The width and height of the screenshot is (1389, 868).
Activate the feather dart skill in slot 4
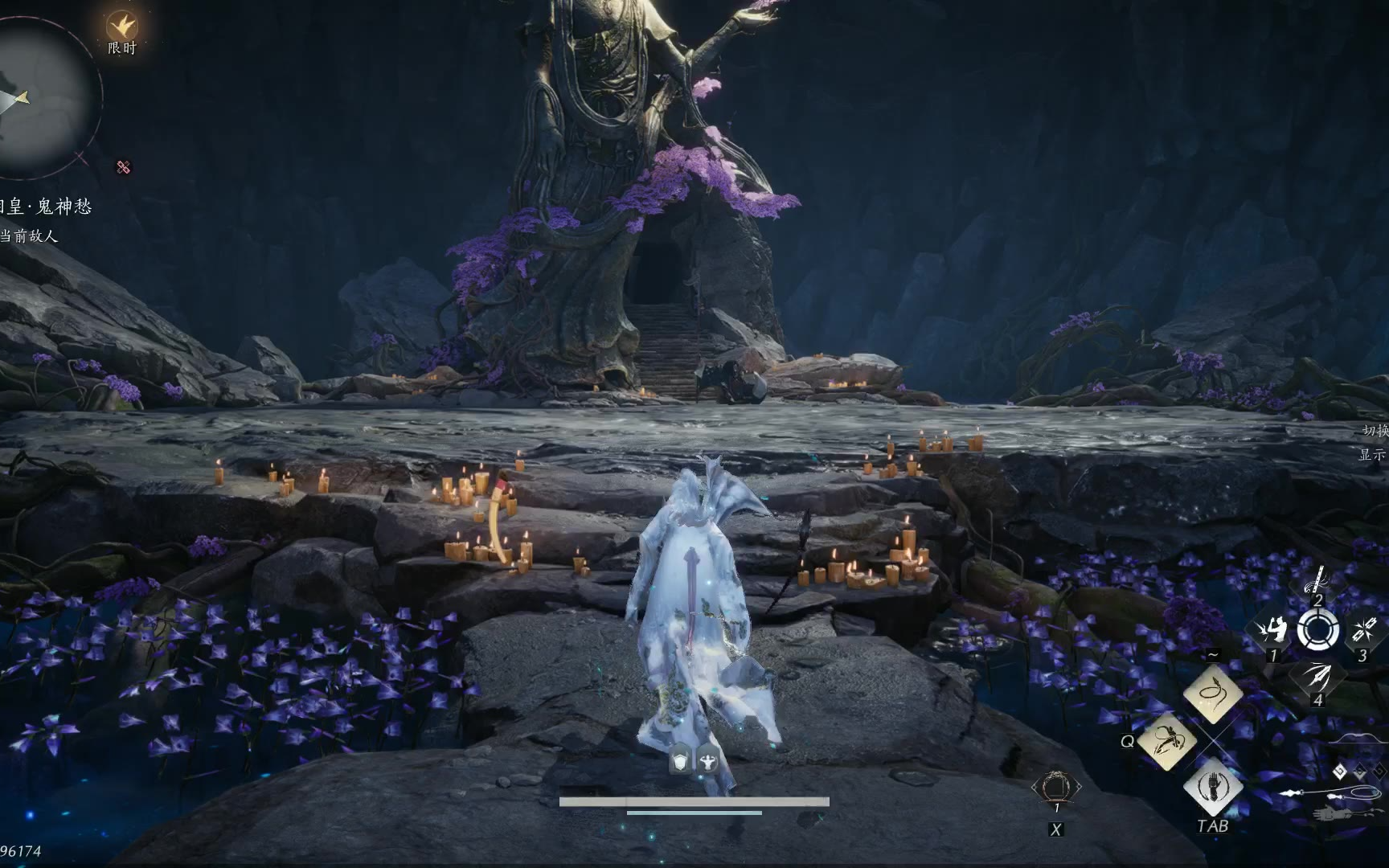1317,677
